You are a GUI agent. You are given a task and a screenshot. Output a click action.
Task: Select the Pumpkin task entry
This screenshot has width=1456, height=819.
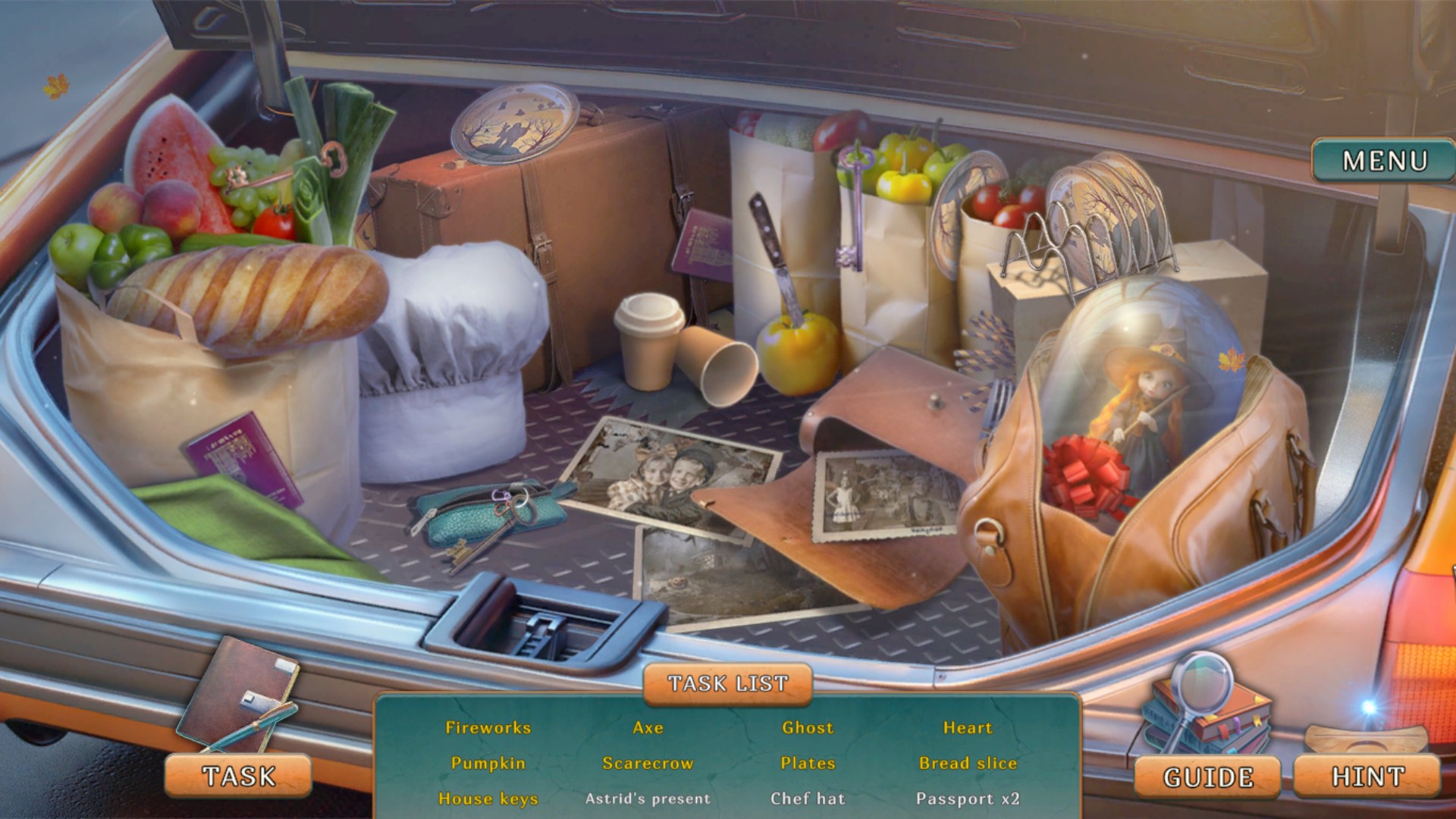click(x=488, y=764)
